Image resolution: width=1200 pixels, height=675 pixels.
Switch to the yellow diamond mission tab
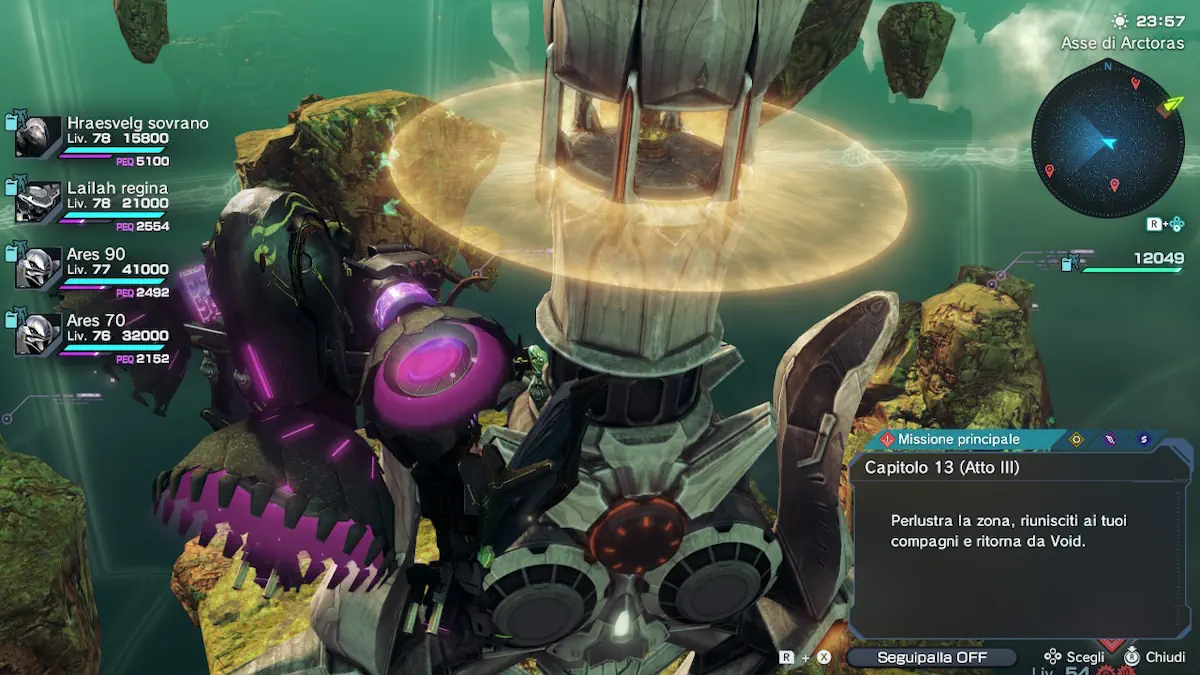1076,439
